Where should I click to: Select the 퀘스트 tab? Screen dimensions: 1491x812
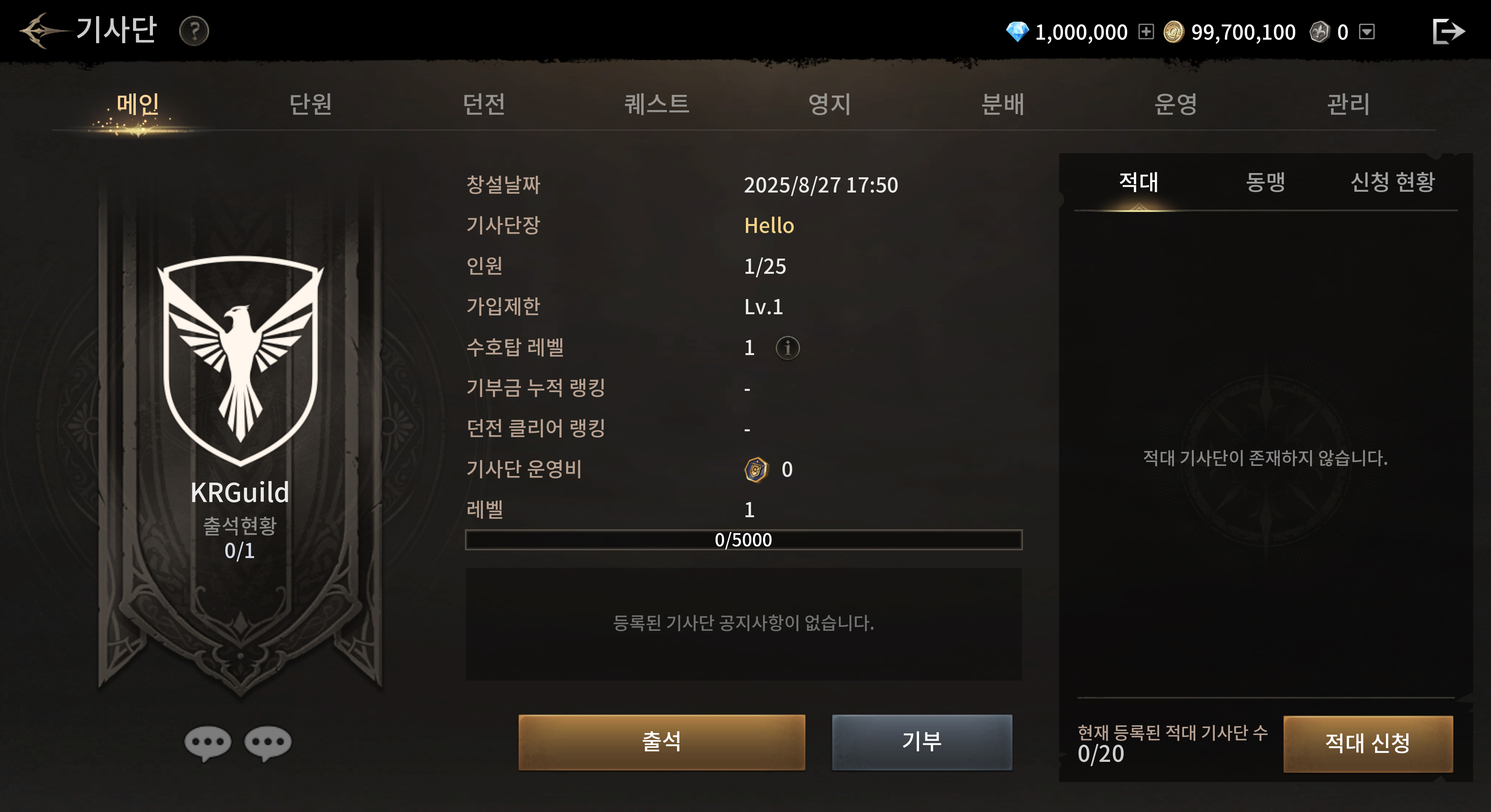656,105
